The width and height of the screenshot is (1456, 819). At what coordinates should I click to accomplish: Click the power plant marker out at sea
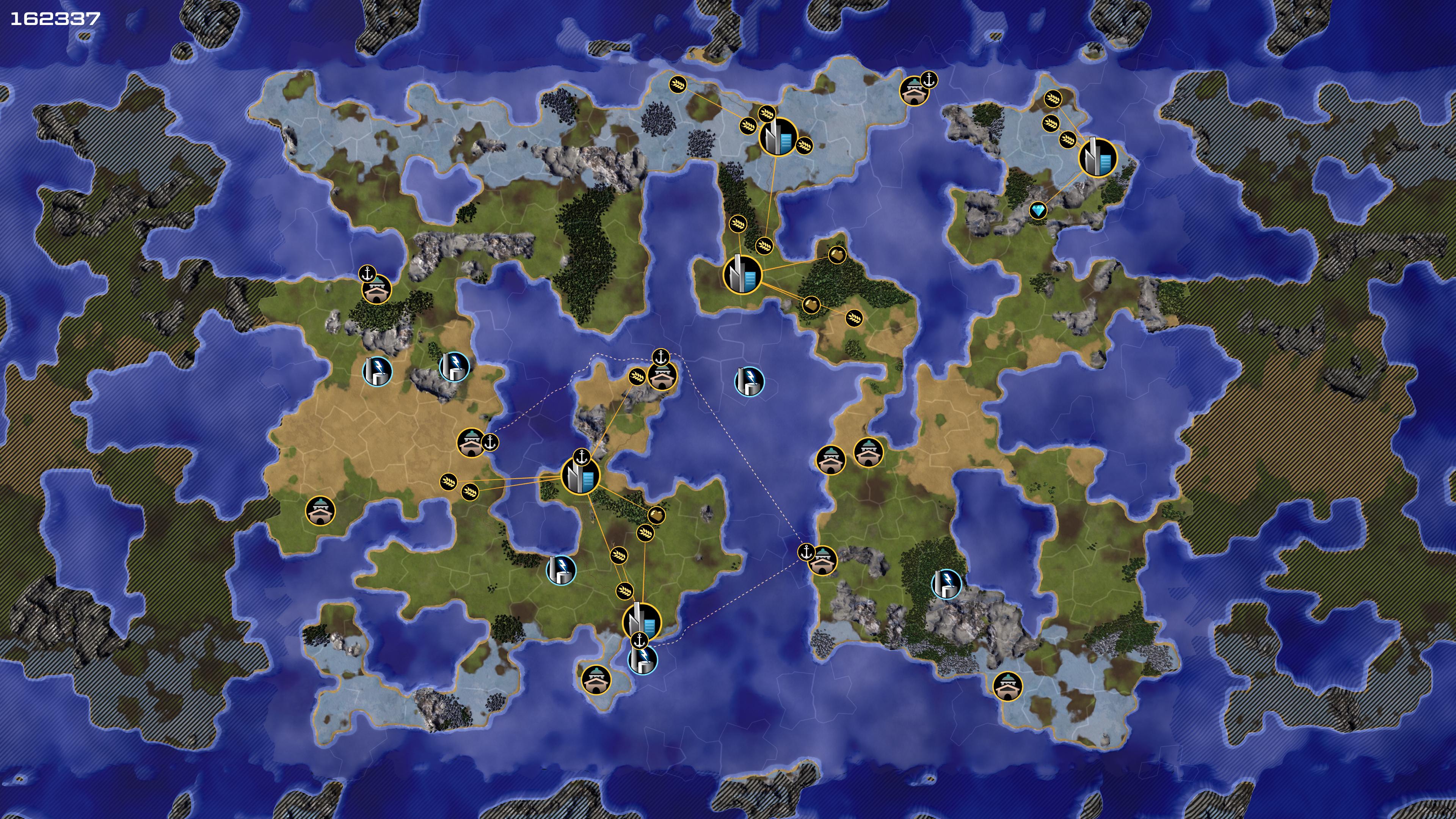749,381
